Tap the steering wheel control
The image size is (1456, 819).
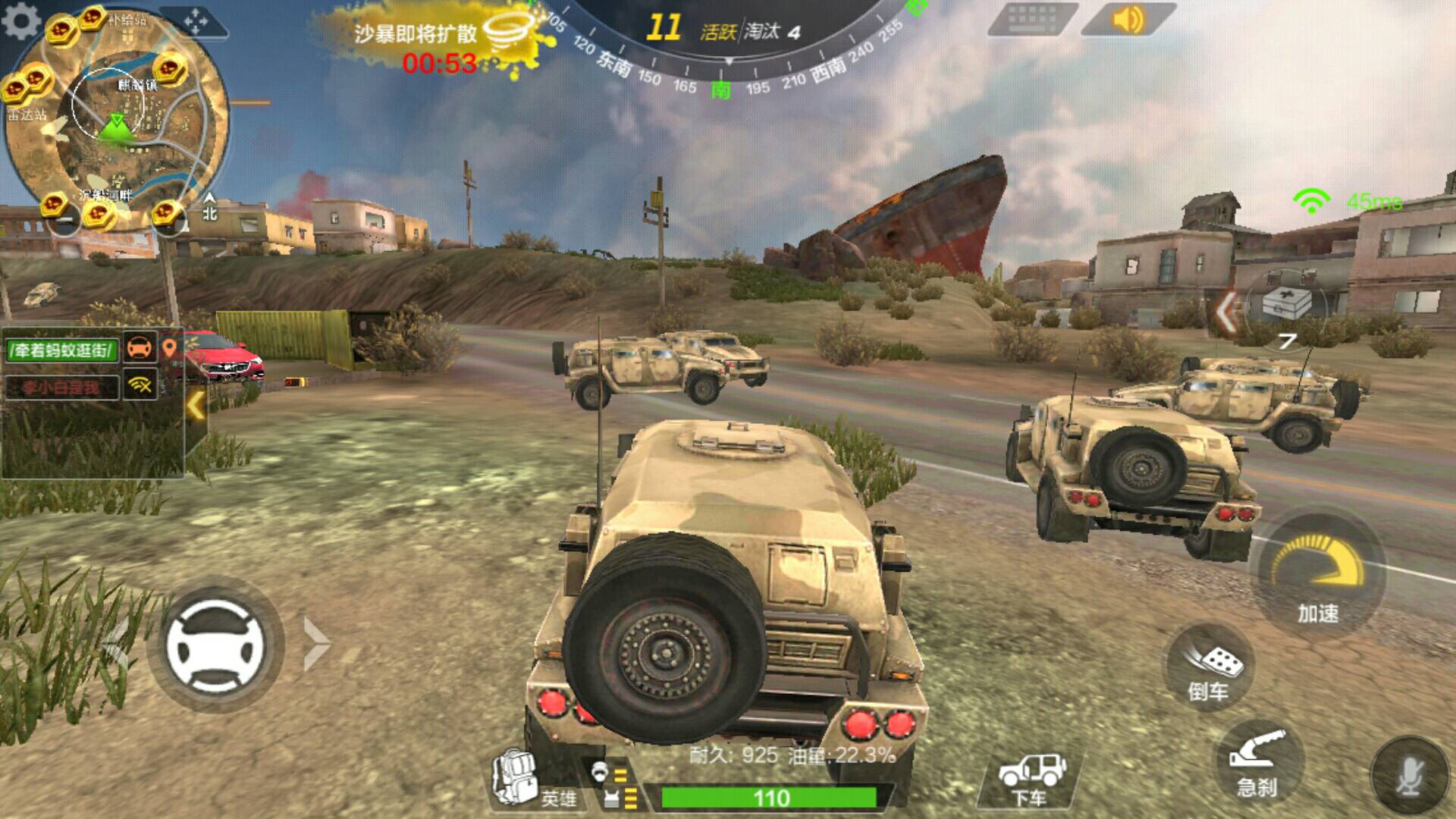[215, 645]
